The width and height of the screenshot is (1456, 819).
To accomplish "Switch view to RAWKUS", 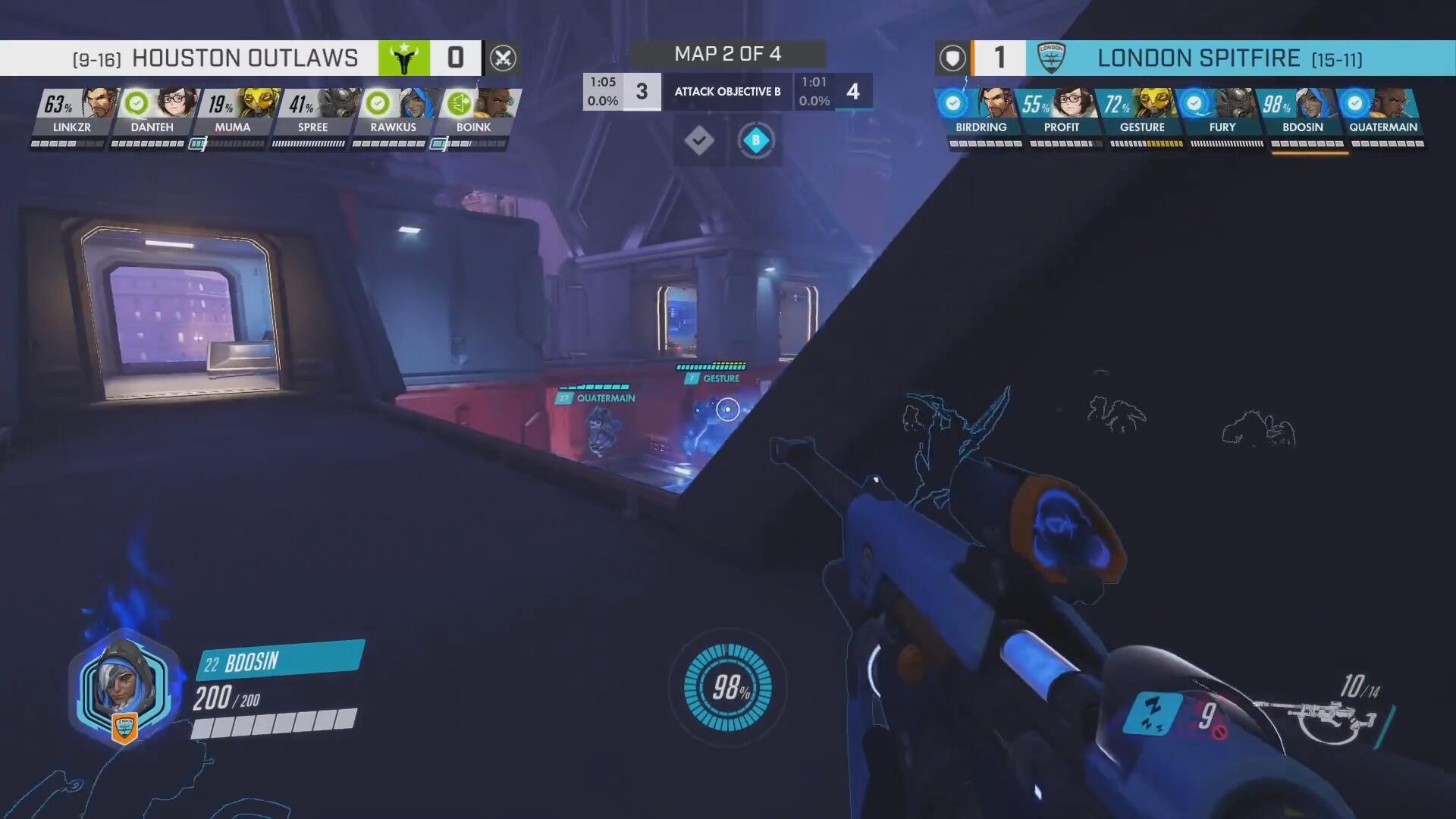I will [394, 114].
